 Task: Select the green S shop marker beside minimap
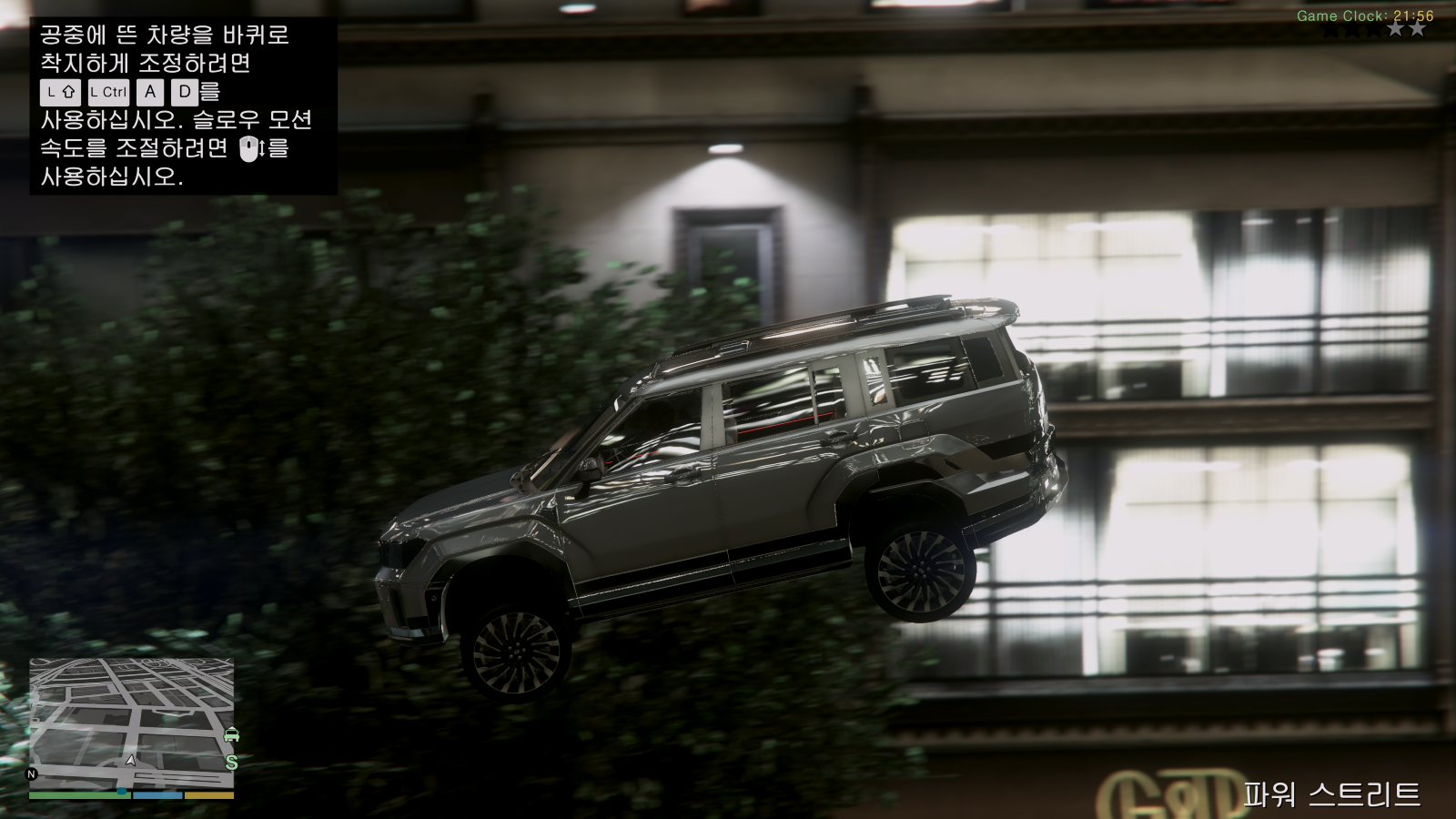(x=231, y=762)
